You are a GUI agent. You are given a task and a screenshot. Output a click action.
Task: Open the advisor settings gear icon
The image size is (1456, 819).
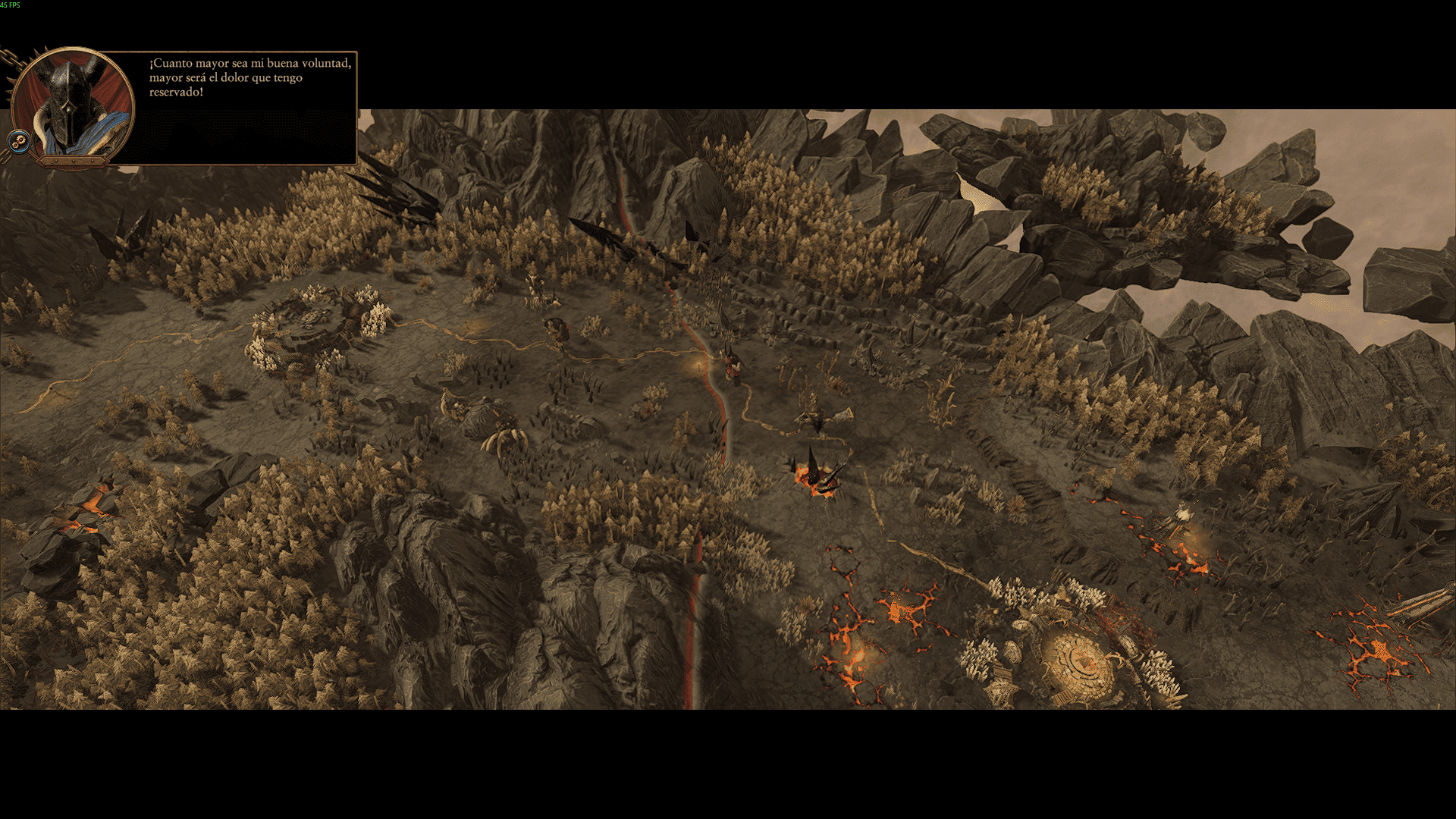click(x=20, y=140)
